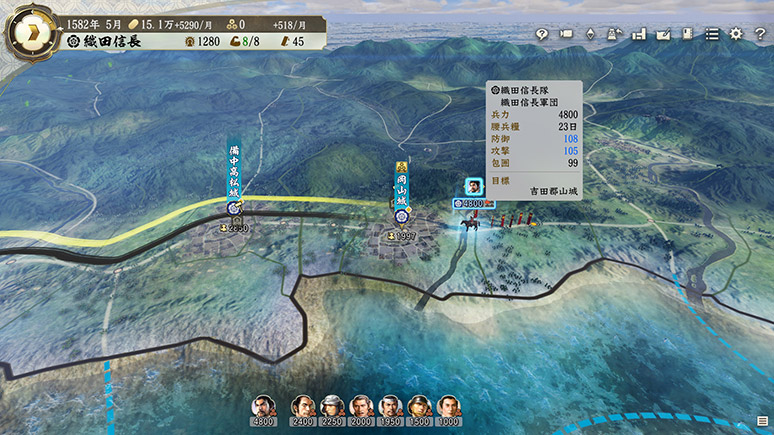The width and height of the screenshot is (774, 435).
Task: Choose the helmeted officer with 2250 troops
Action: [333, 407]
